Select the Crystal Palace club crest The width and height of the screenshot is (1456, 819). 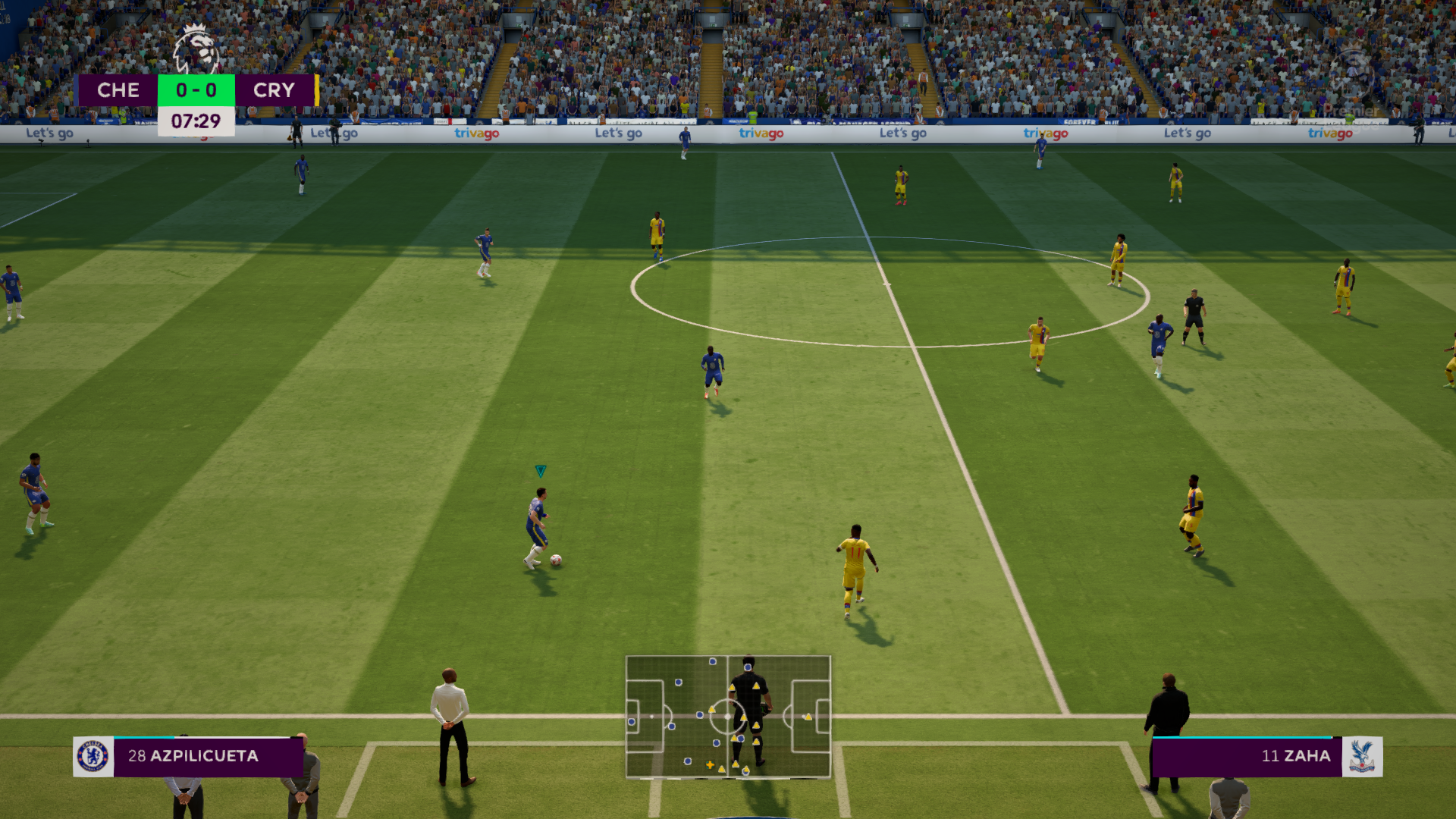pos(1363,756)
